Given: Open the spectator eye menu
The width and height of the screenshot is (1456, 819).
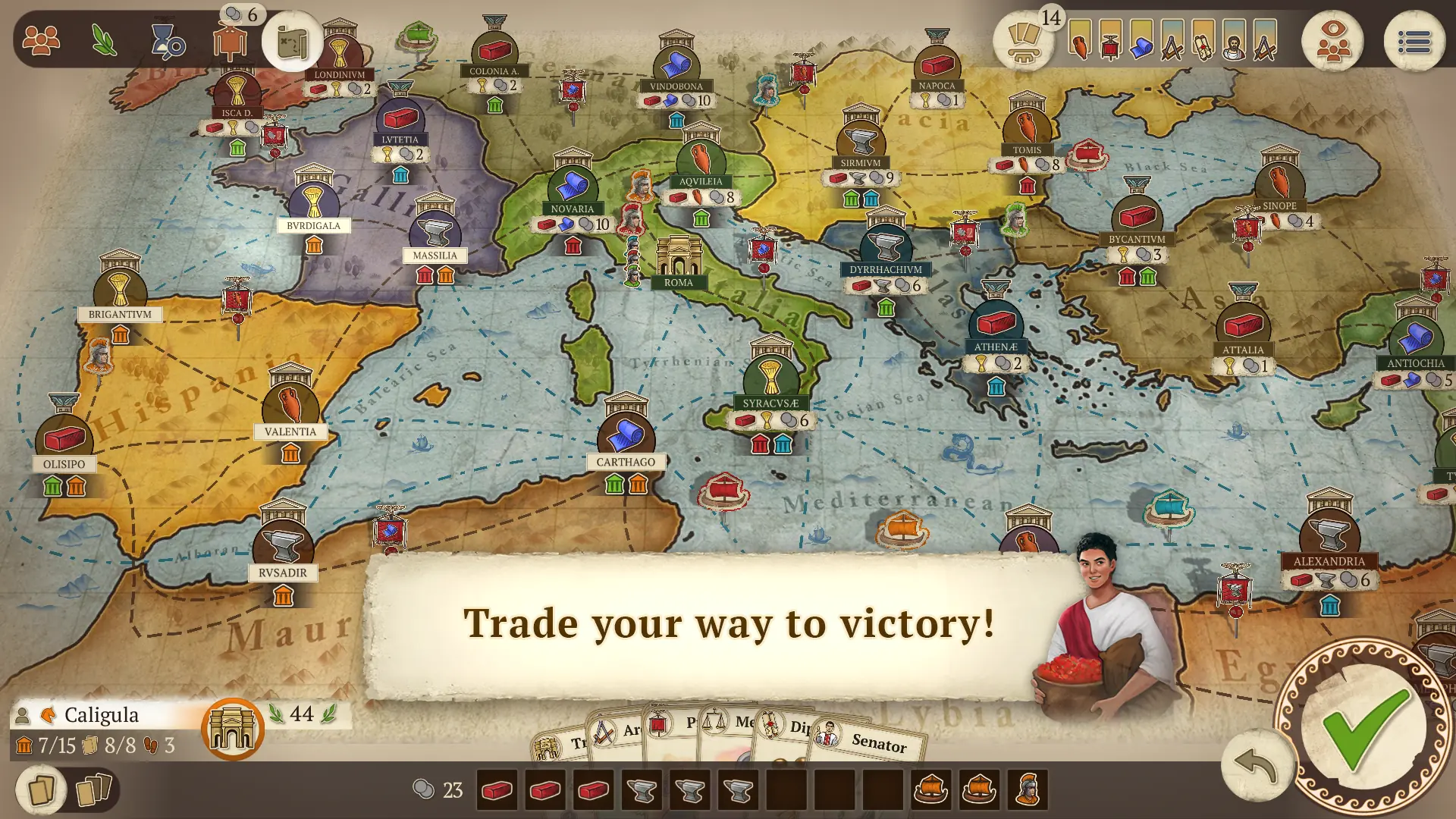Looking at the screenshot, I should pyautogui.click(x=1333, y=39).
